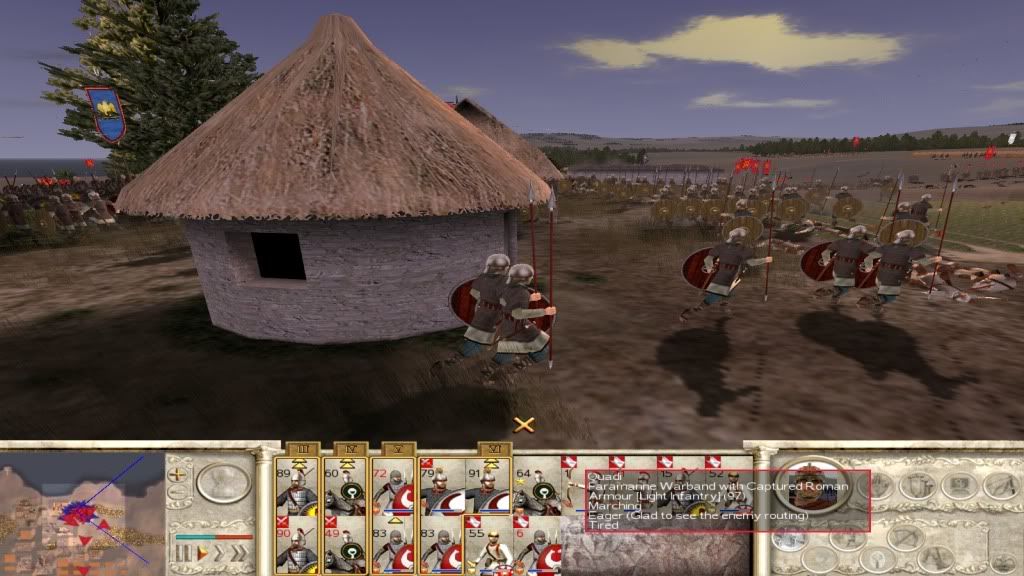
Task: Set battle speed to normal play
Action: (x=202, y=551)
